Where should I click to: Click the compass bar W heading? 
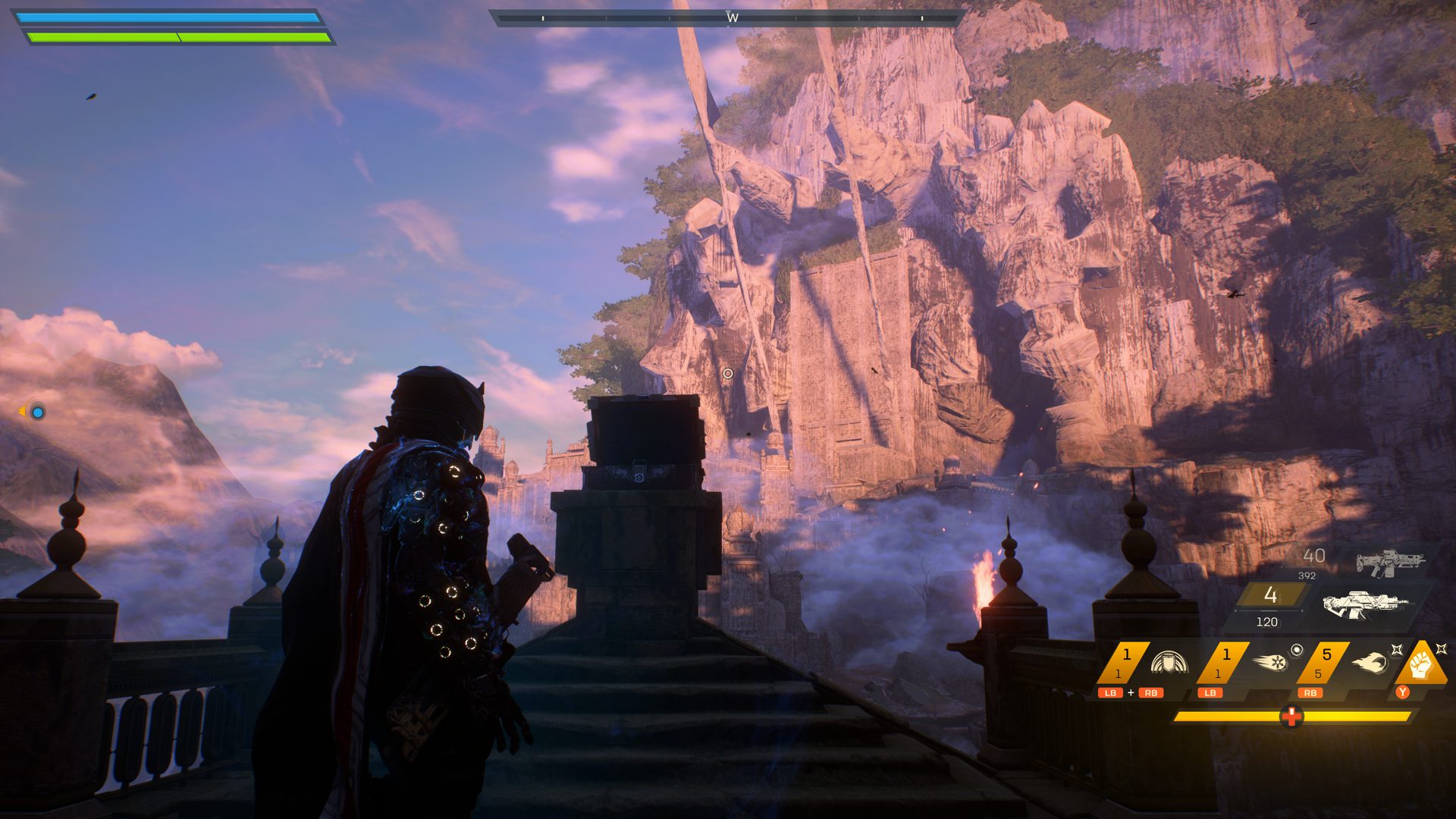pyautogui.click(x=732, y=17)
